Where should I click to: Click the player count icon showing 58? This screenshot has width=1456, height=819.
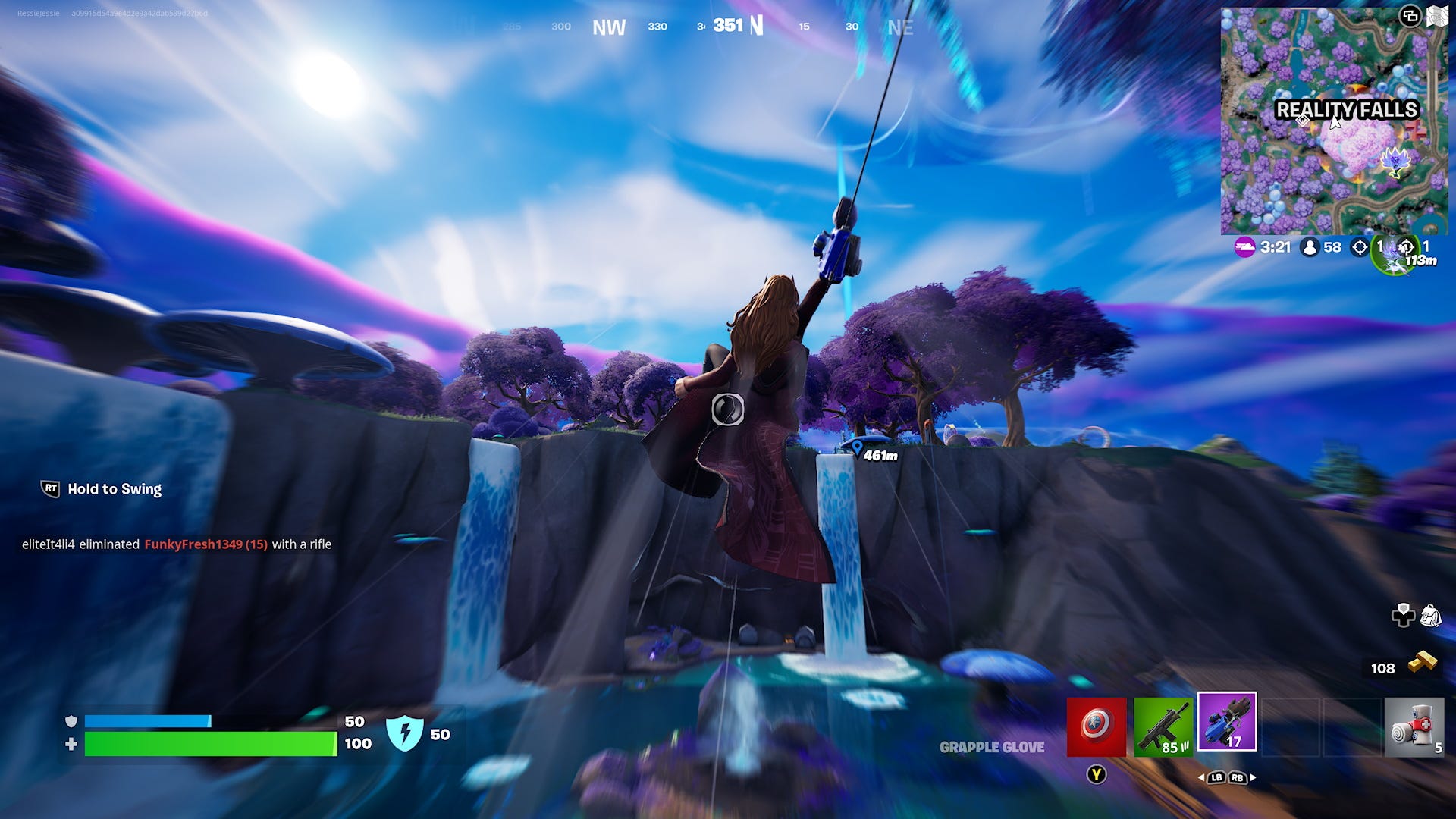tap(1309, 246)
